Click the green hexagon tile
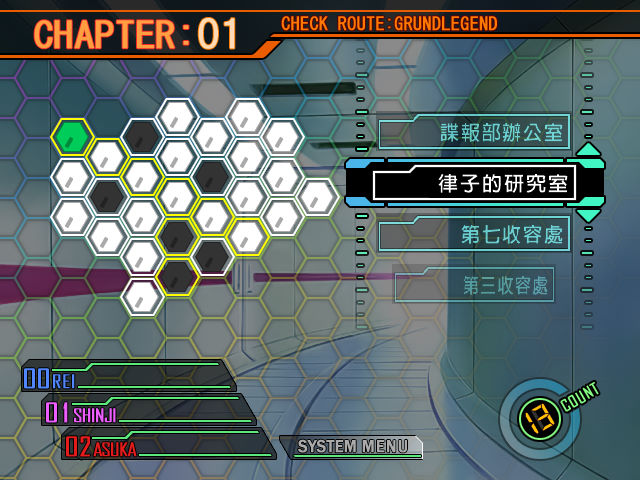 coord(72,136)
